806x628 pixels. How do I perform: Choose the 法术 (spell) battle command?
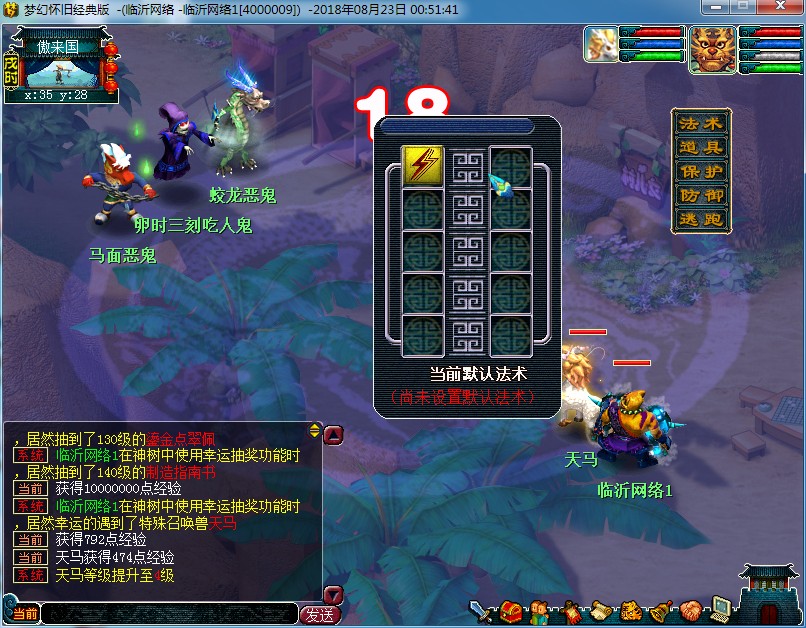[x=700, y=123]
